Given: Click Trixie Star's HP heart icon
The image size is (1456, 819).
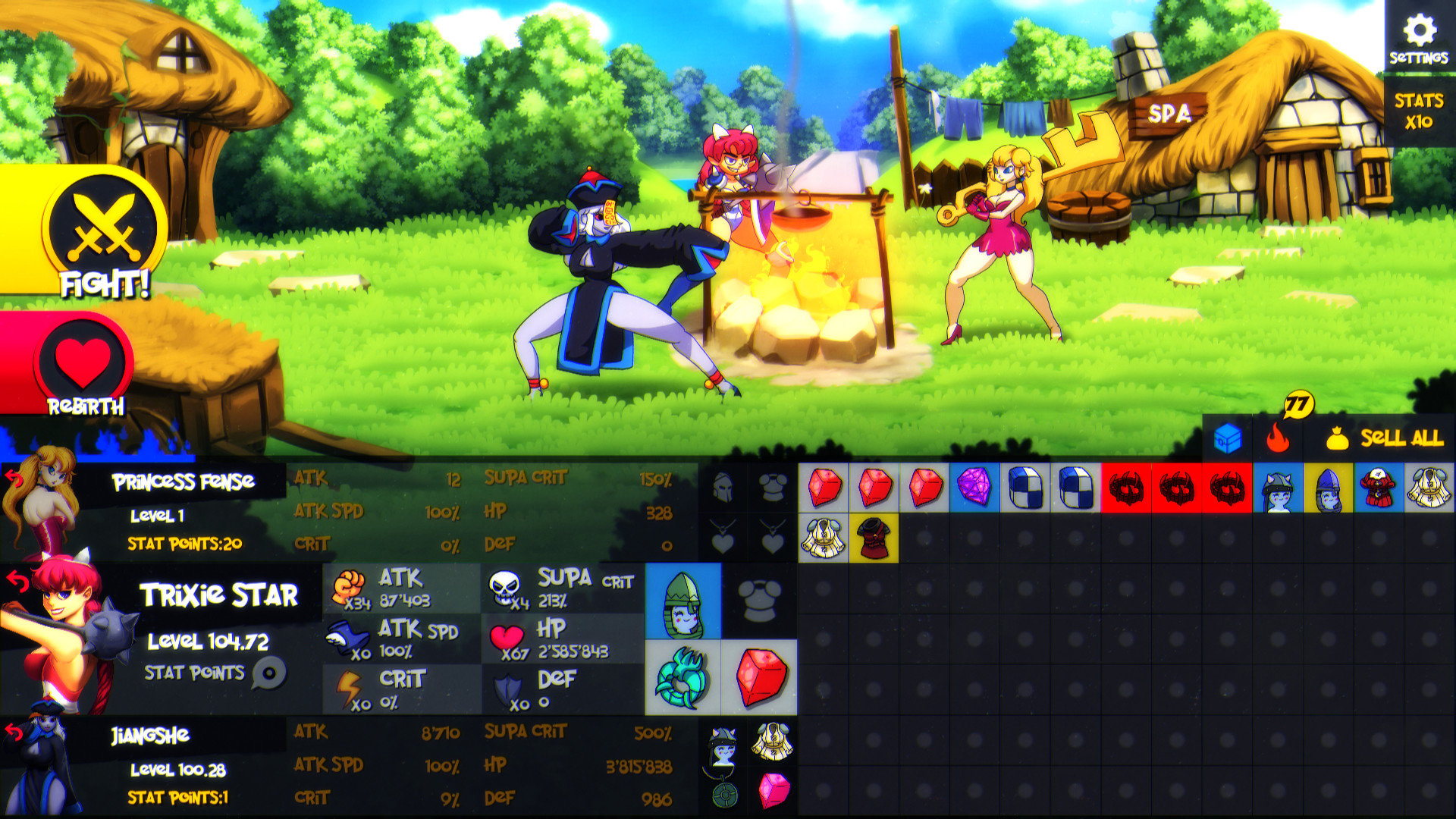Looking at the screenshot, I should click(506, 637).
